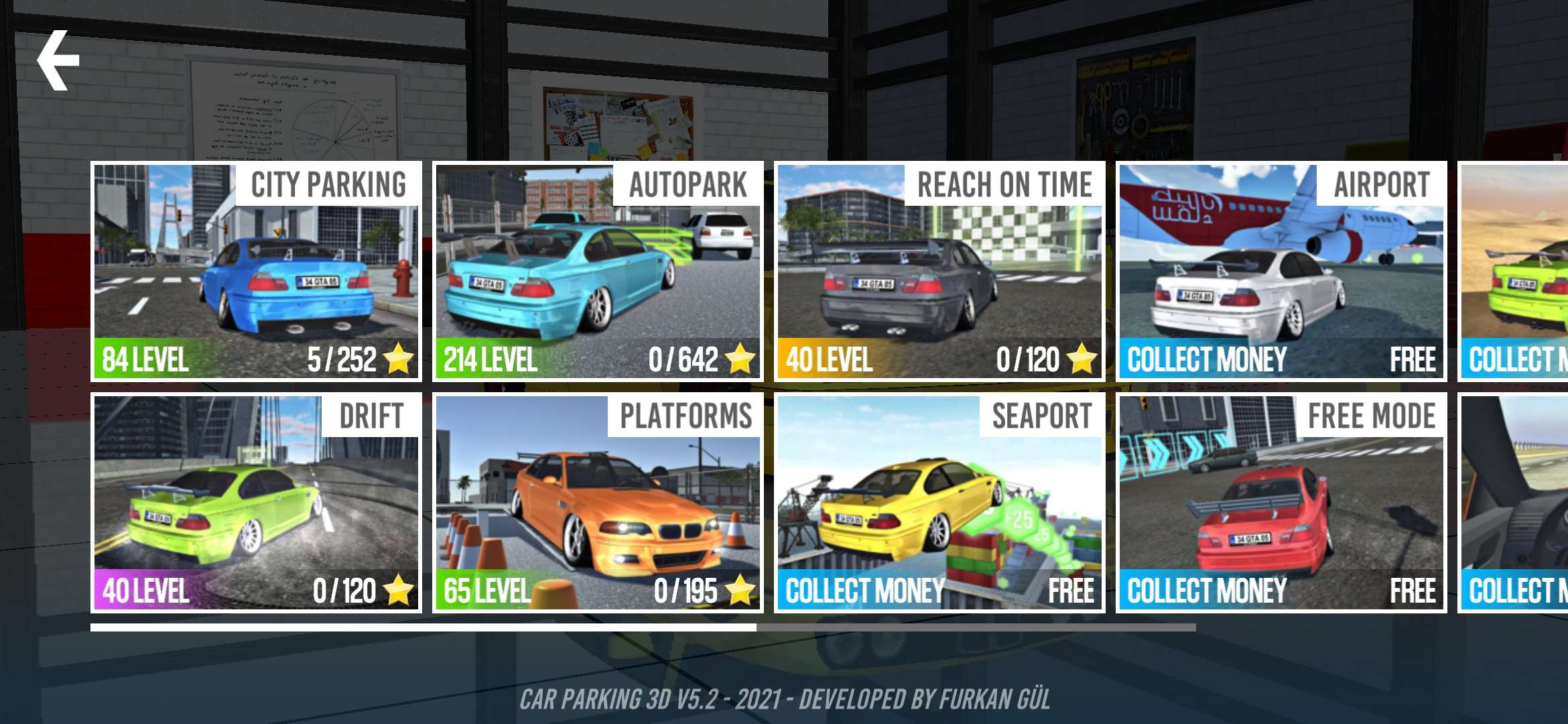Screen dimensions: 1568x724
Task: Open the Autopark mode
Action: click(x=598, y=271)
